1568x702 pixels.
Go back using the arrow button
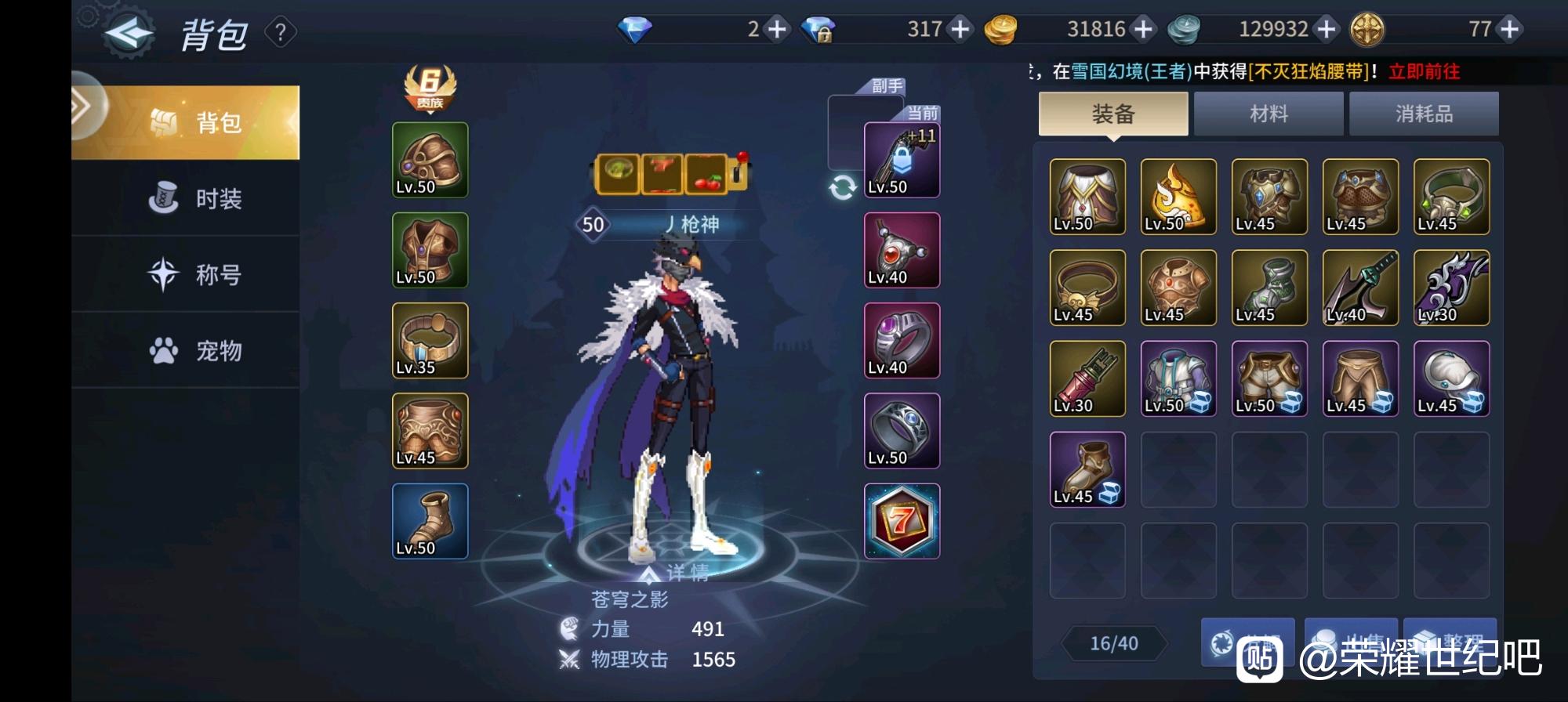129,33
